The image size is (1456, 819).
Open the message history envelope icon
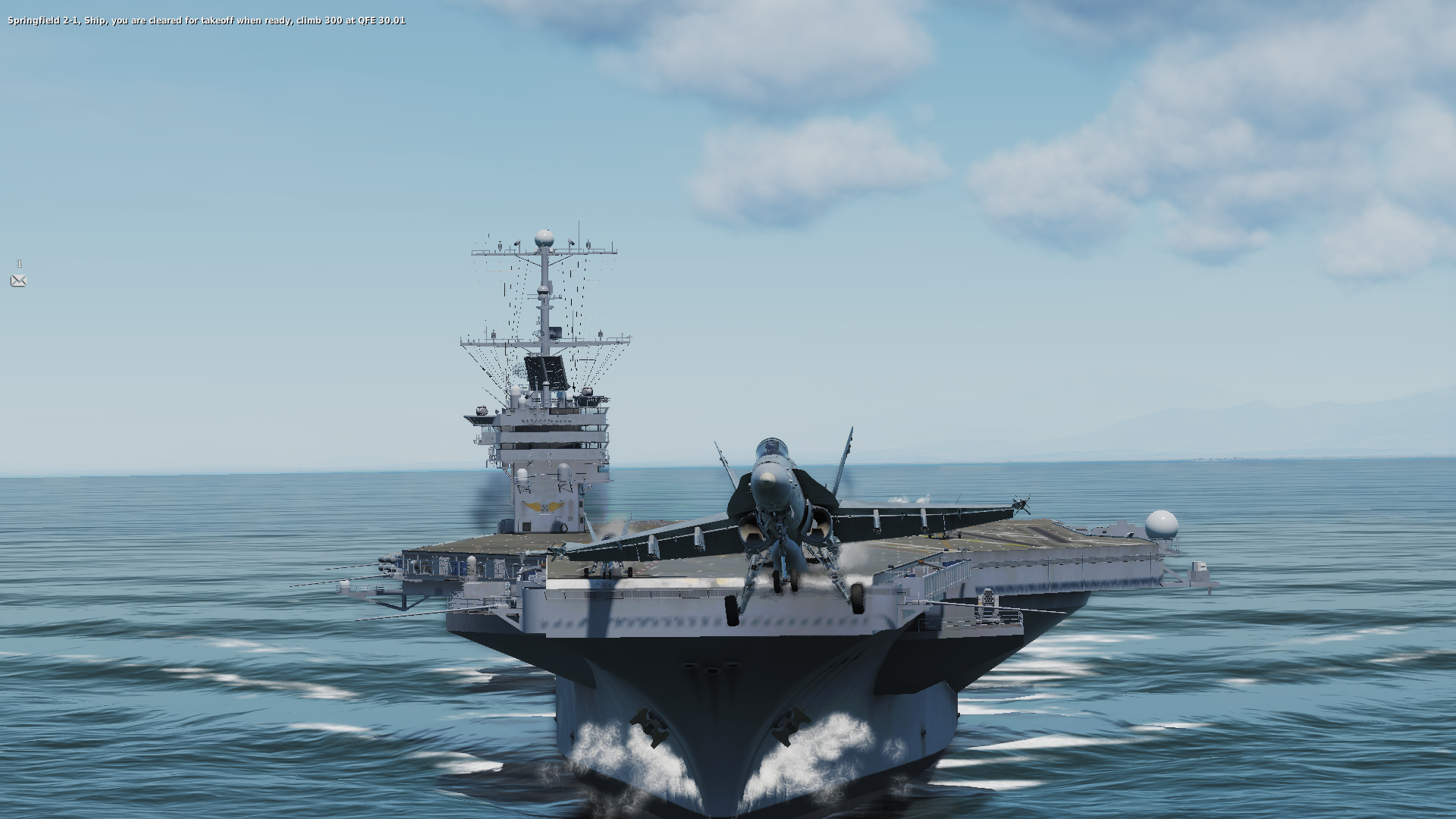pos(19,281)
